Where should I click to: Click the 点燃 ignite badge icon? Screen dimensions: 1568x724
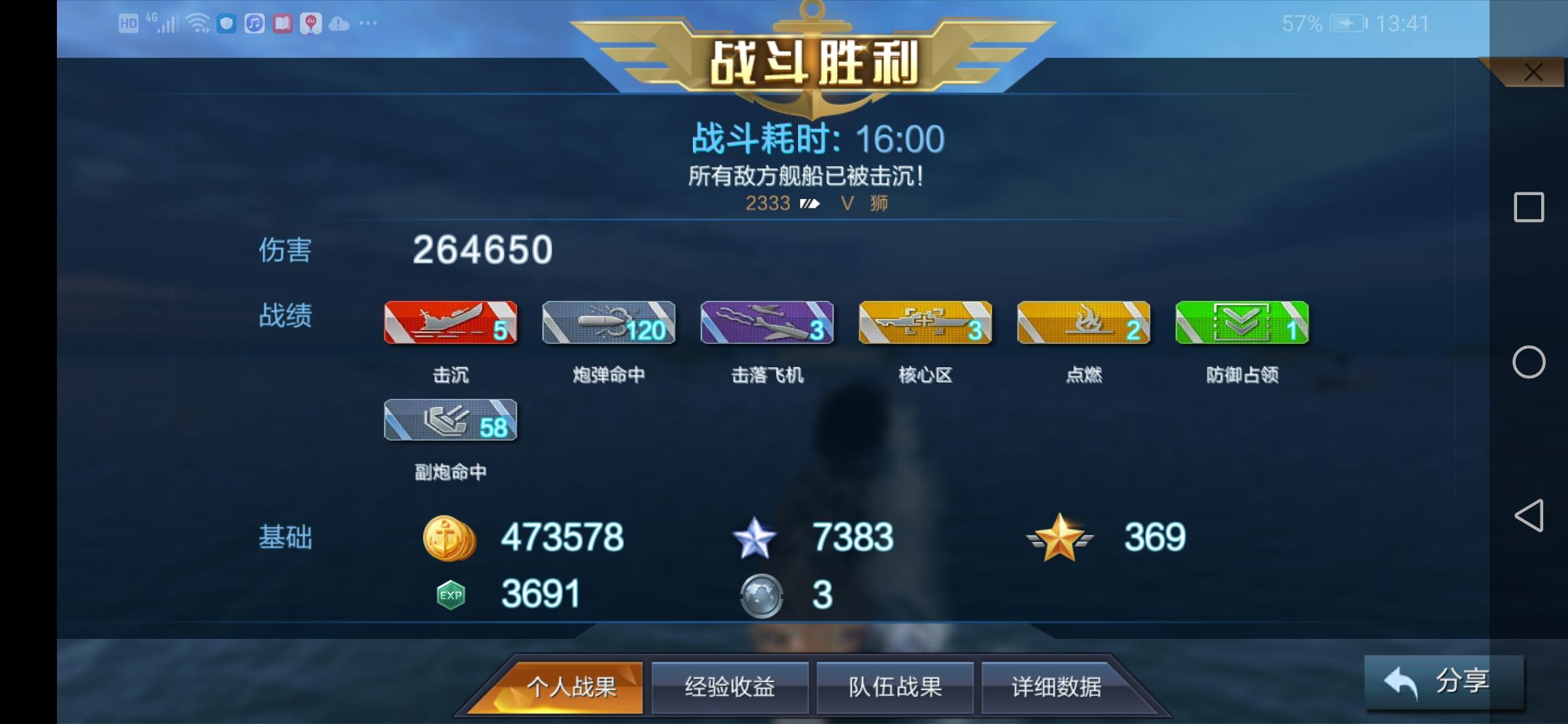click(1084, 324)
